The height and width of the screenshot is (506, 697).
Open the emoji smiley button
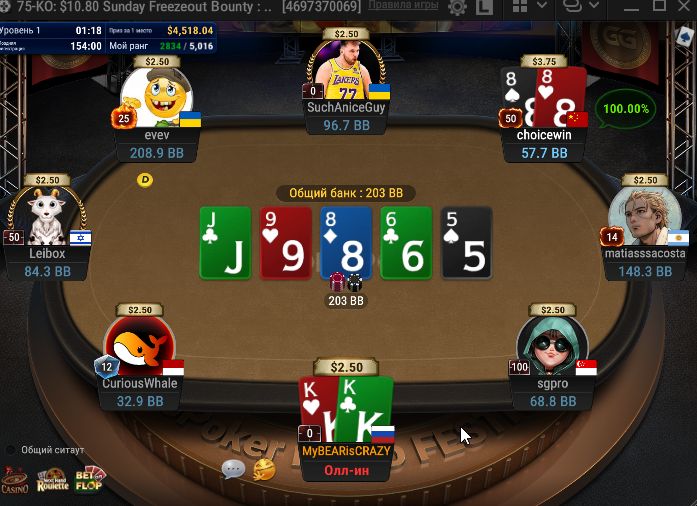(264, 468)
